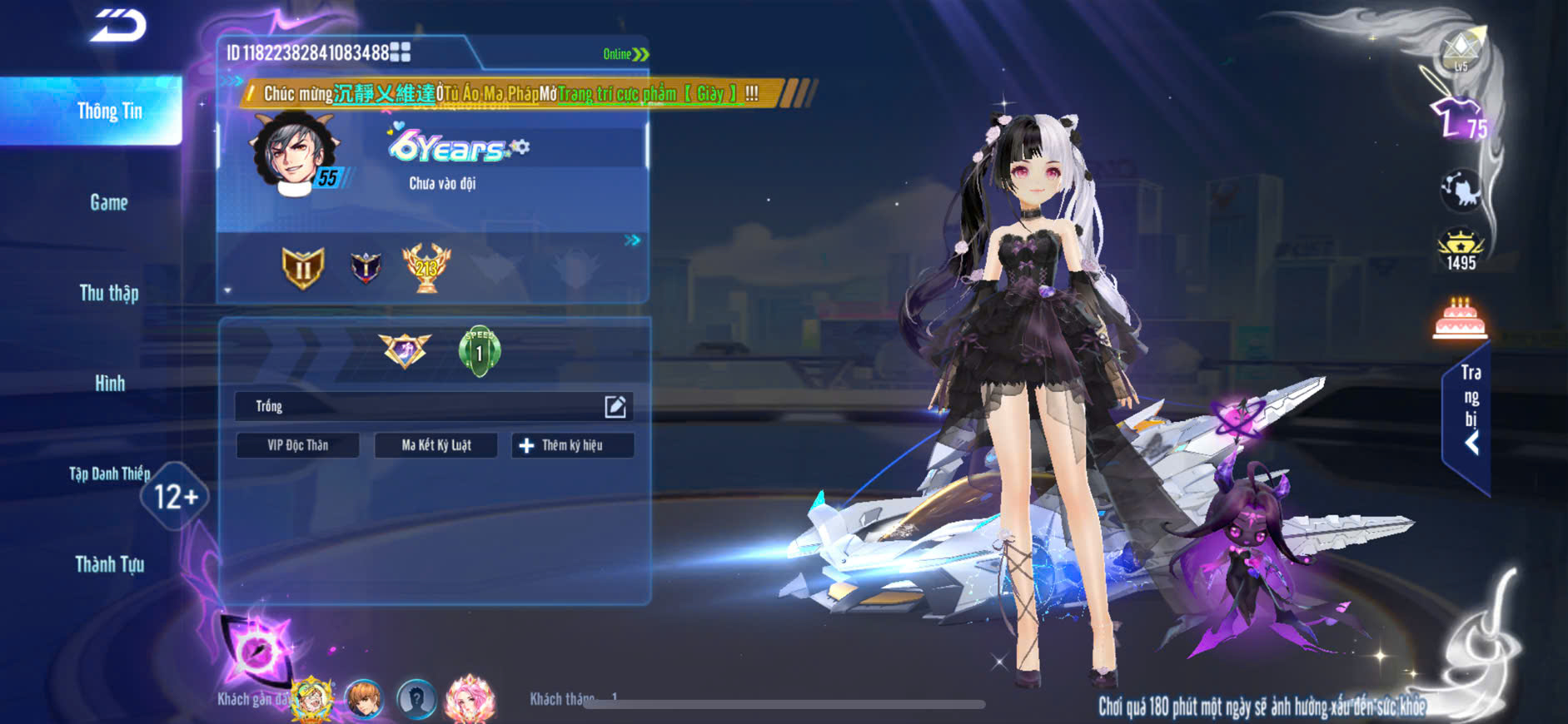The width and height of the screenshot is (1568, 724).
Task: Open the Thành Tựu tab
Action: click(109, 565)
